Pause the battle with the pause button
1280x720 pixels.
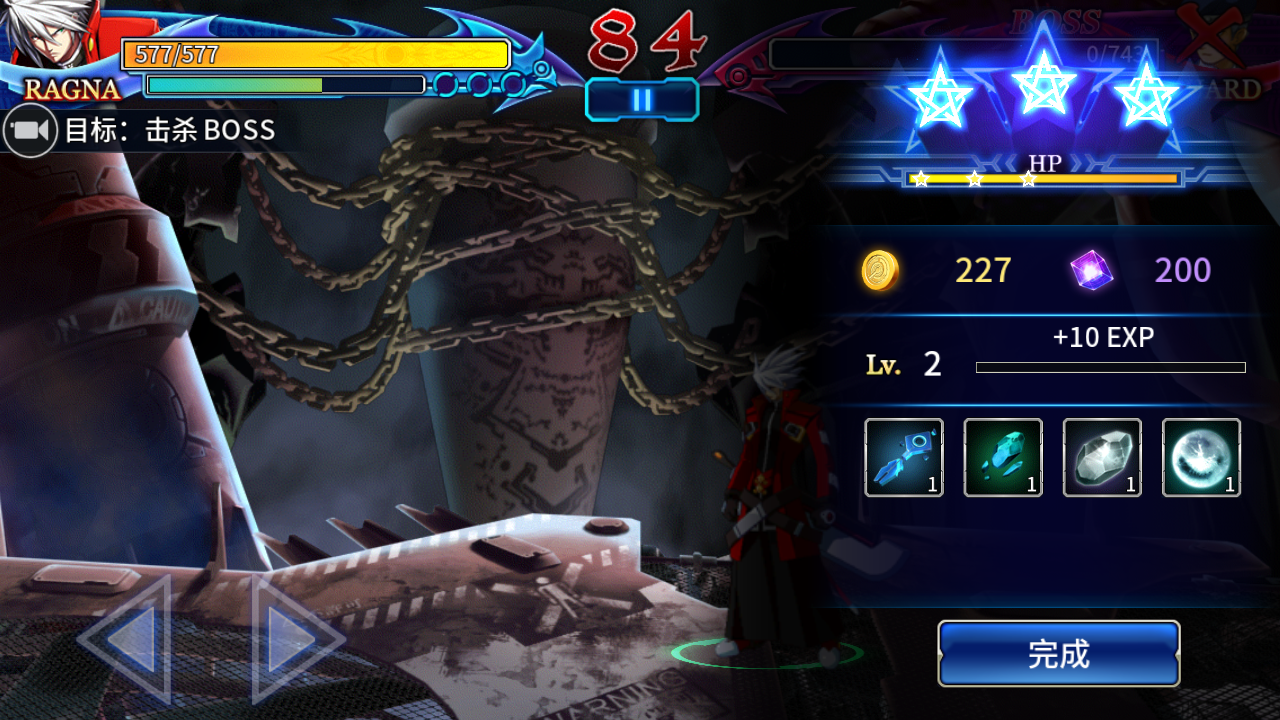642,99
